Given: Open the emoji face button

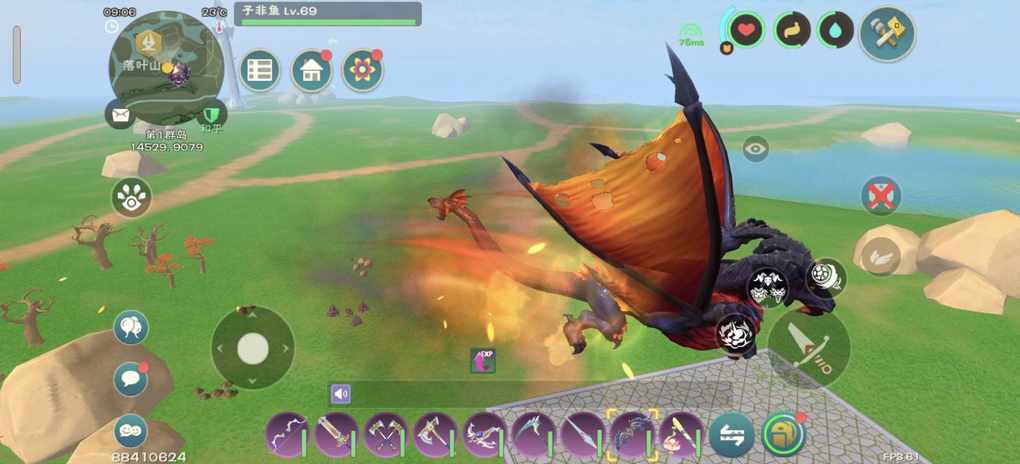Looking at the screenshot, I should click(x=131, y=430).
